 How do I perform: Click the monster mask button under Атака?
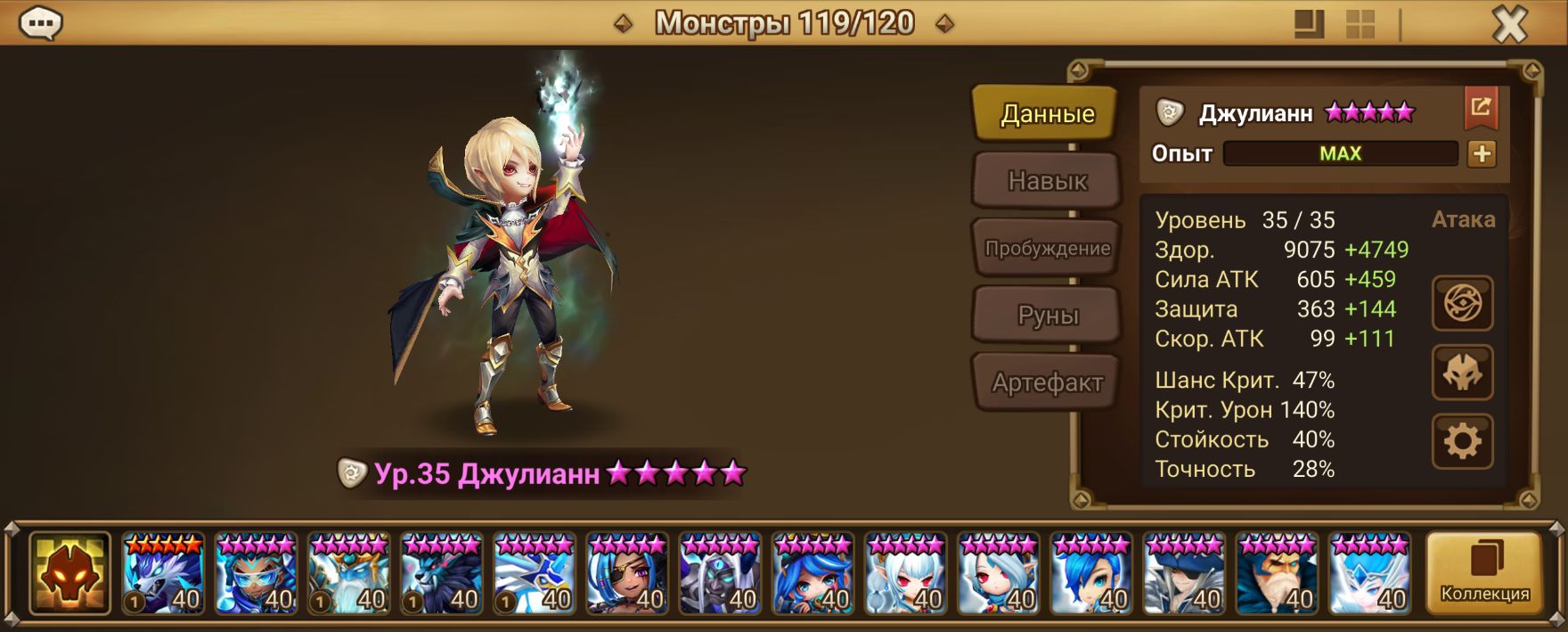pyautogui.click(x=1462, y=373)
